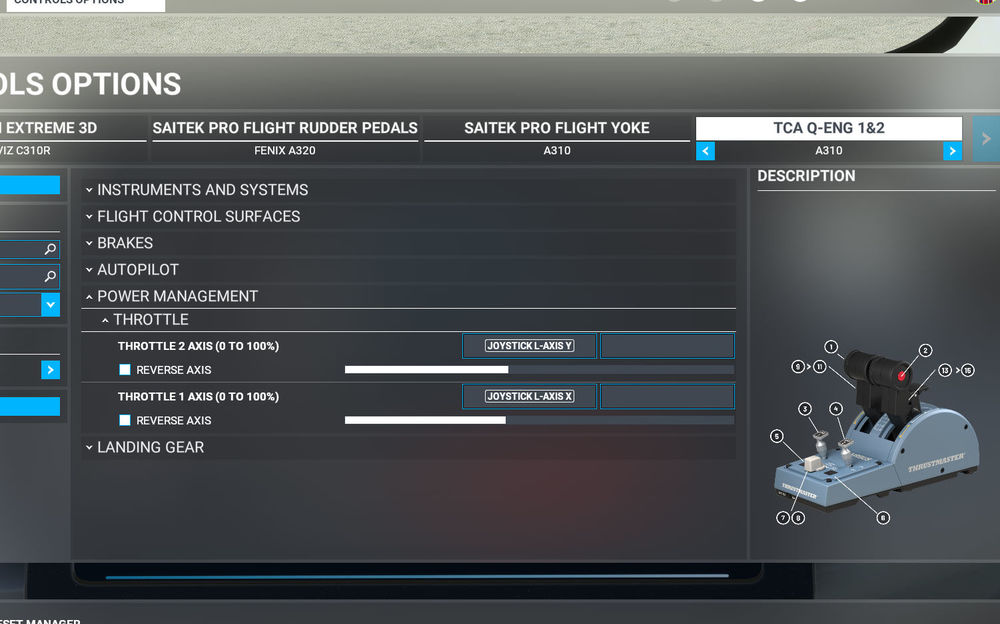This screenshot has height=624, width=1000.
Task: Assign a secondary binding for Throttle 1 axis
Action: pos(667,396)
